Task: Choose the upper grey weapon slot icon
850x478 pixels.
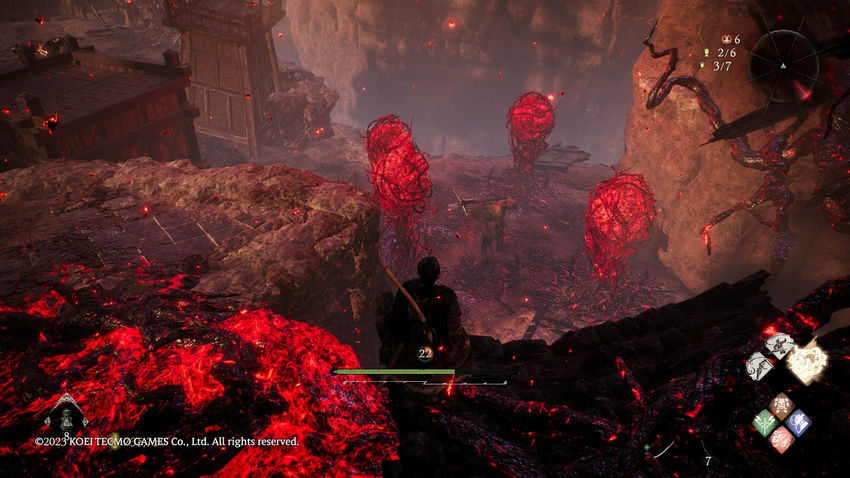Action: coord(777,345)
